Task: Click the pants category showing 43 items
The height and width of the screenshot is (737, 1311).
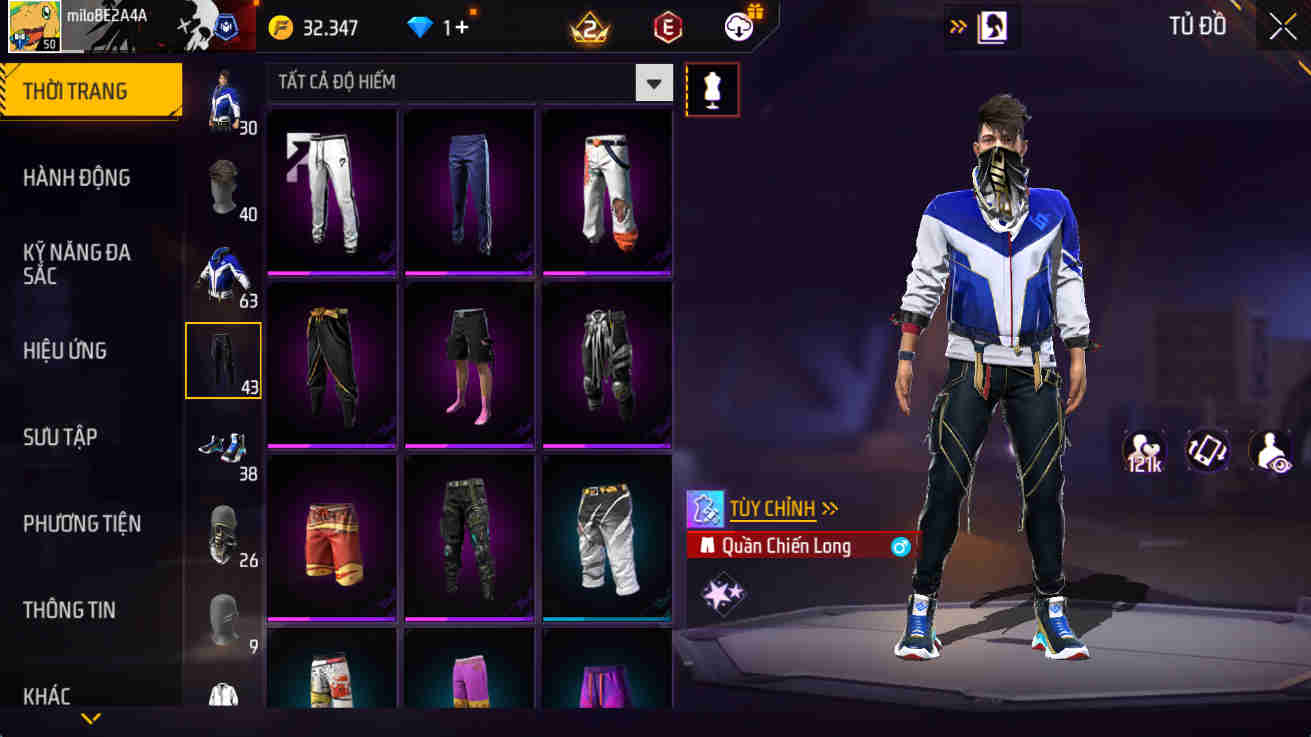Action: click(x=222, y=360)
